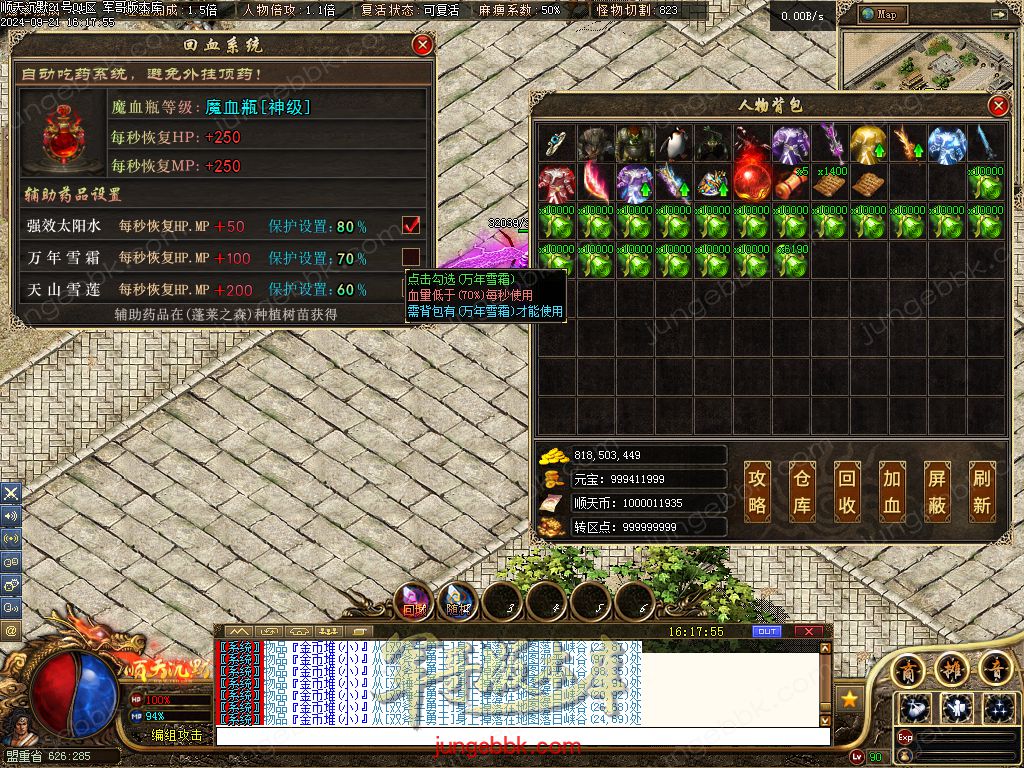Image resolution: width=1024 pixels, height=768 pixels.
Task: Use the 回城 return-to-town hotbar slot
Action: click(x=414, y=601)
